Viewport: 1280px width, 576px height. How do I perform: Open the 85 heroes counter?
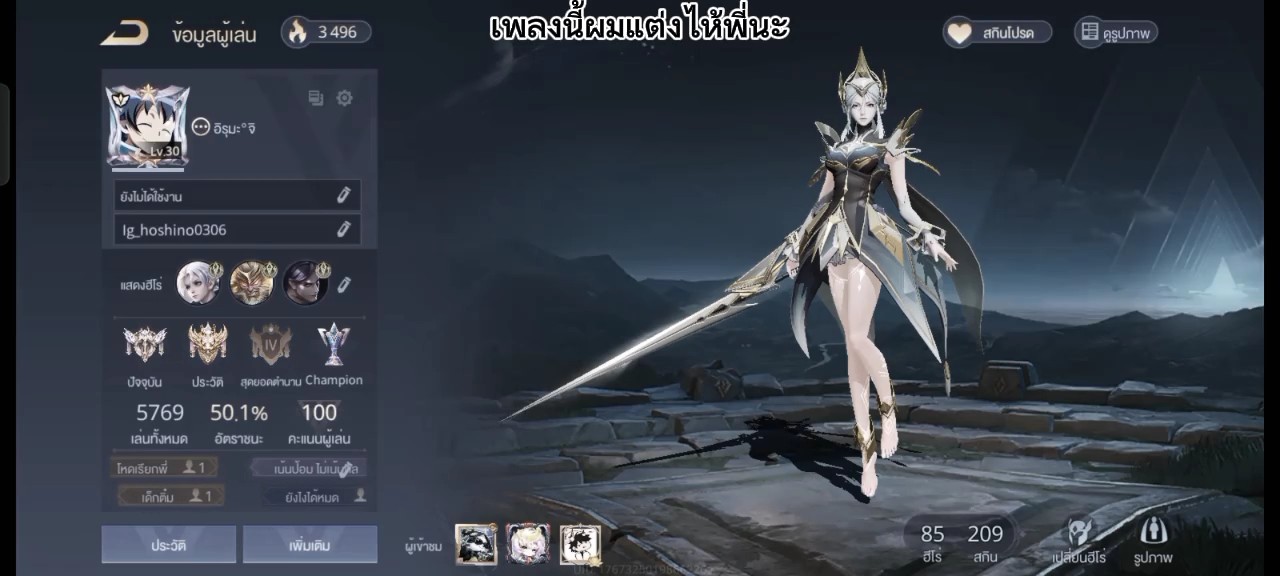point(932,542)
